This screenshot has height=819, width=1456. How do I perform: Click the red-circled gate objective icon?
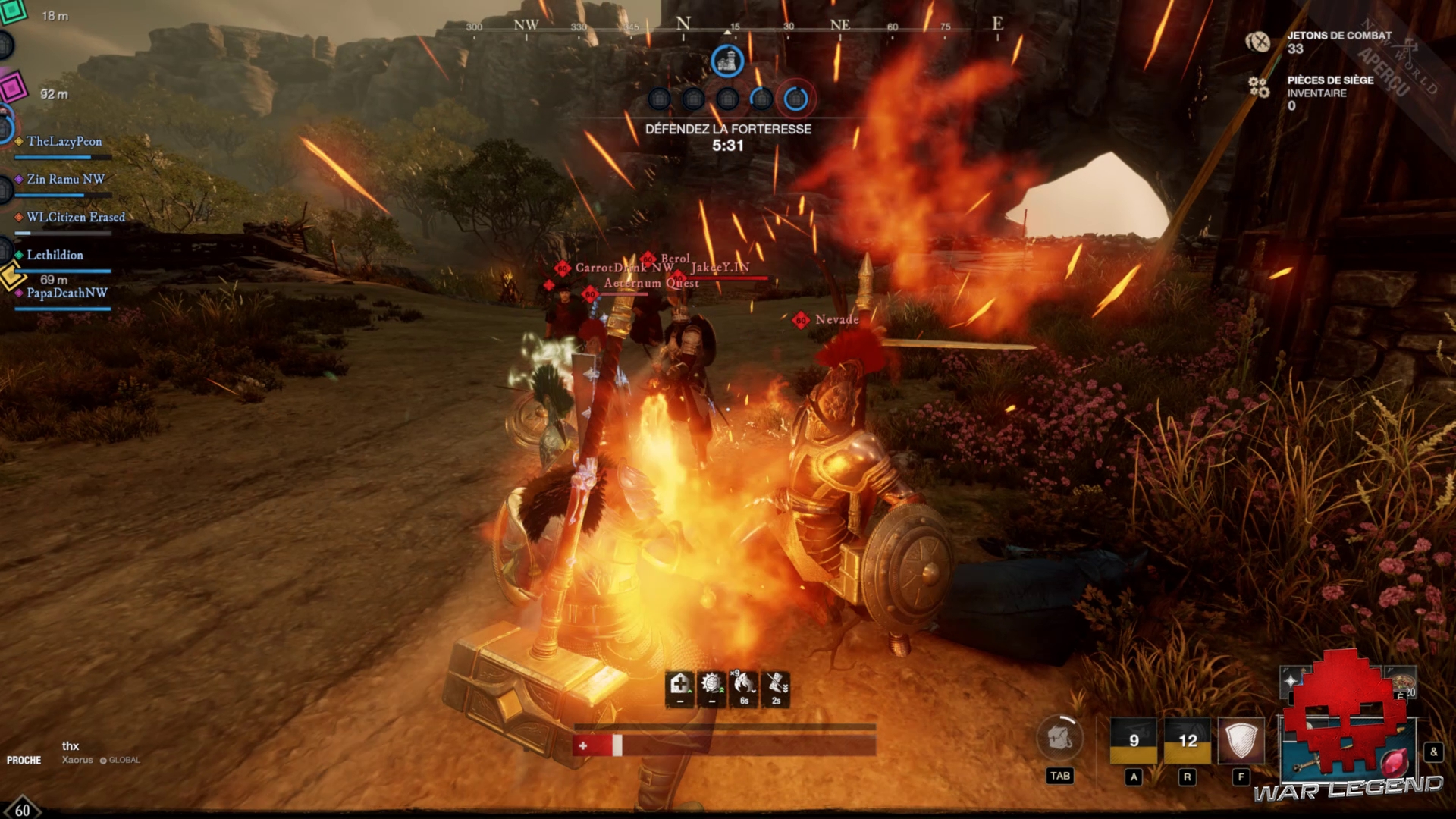795,99
